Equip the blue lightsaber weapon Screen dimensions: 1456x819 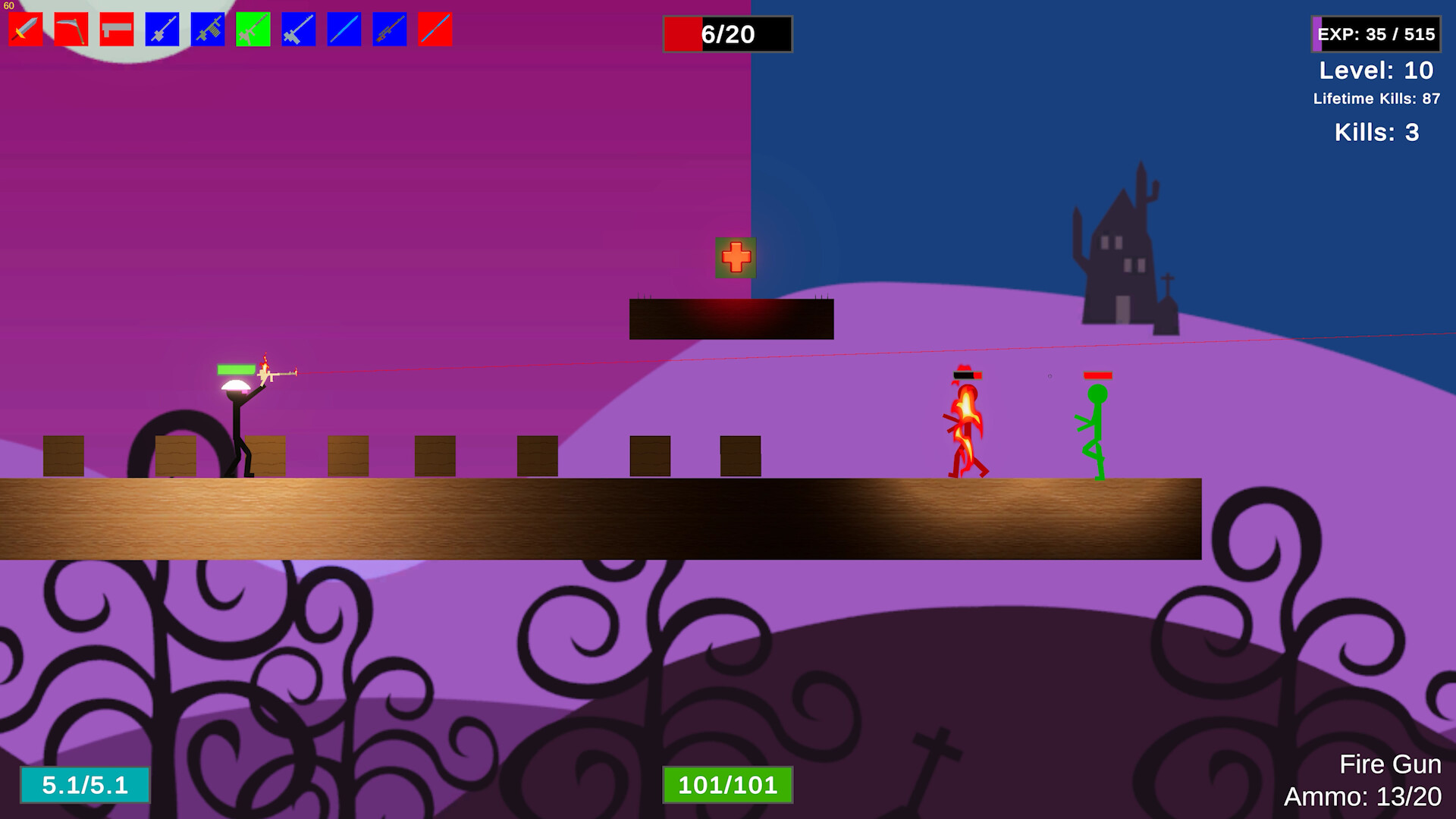pyautogui.click(x=343, y=29)
